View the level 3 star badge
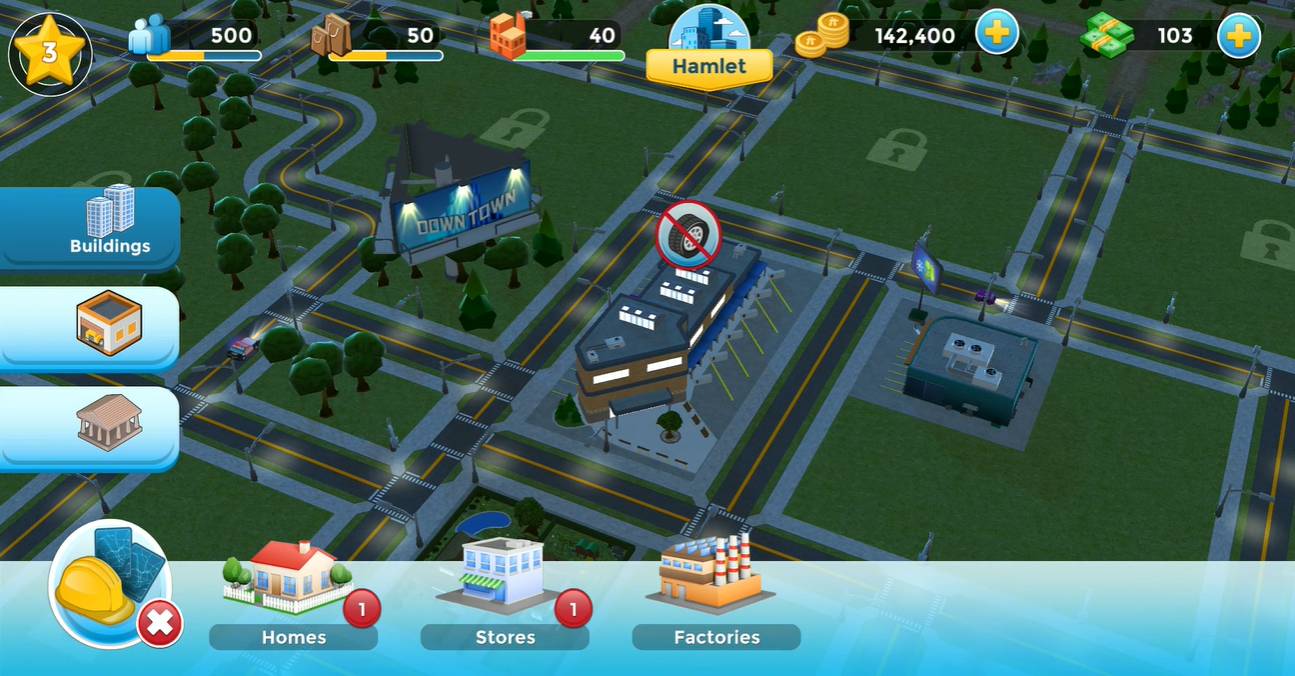The height and width of the screenshot is (676, 1295). pos(49,52)
